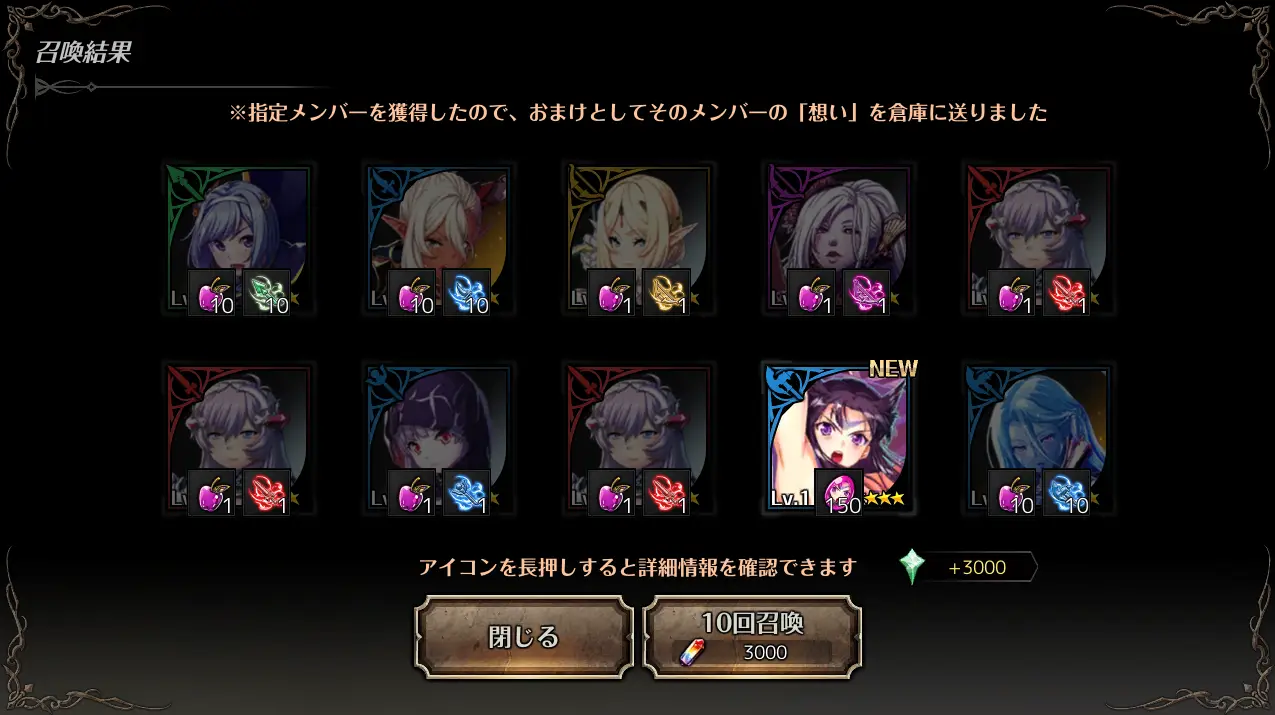Choose the black-haired red-eyed girl portrait
Image resolution: width=1275 pixels, height=715 pixels.
(438, 439)
